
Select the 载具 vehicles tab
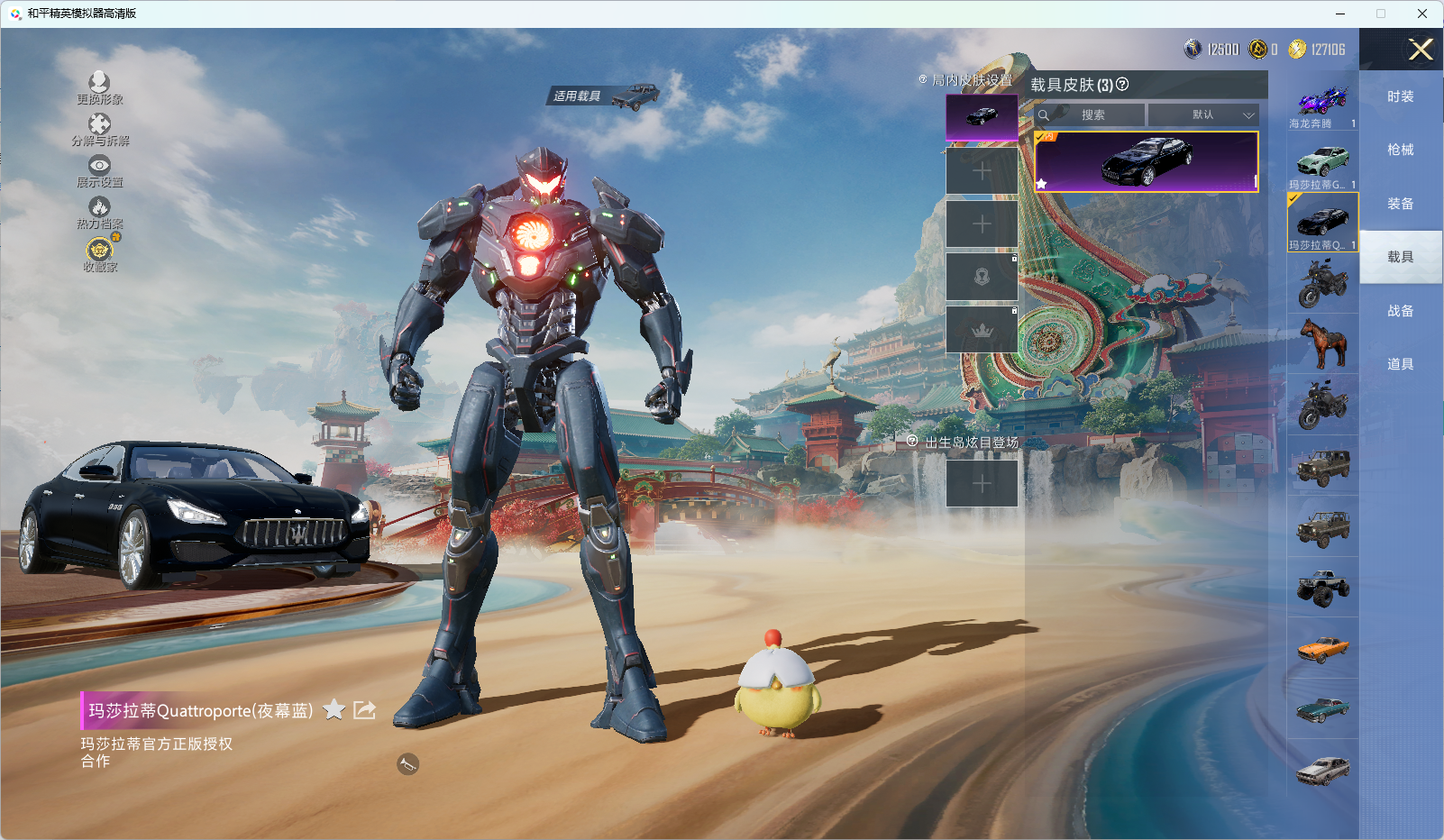click(1400, 257)
